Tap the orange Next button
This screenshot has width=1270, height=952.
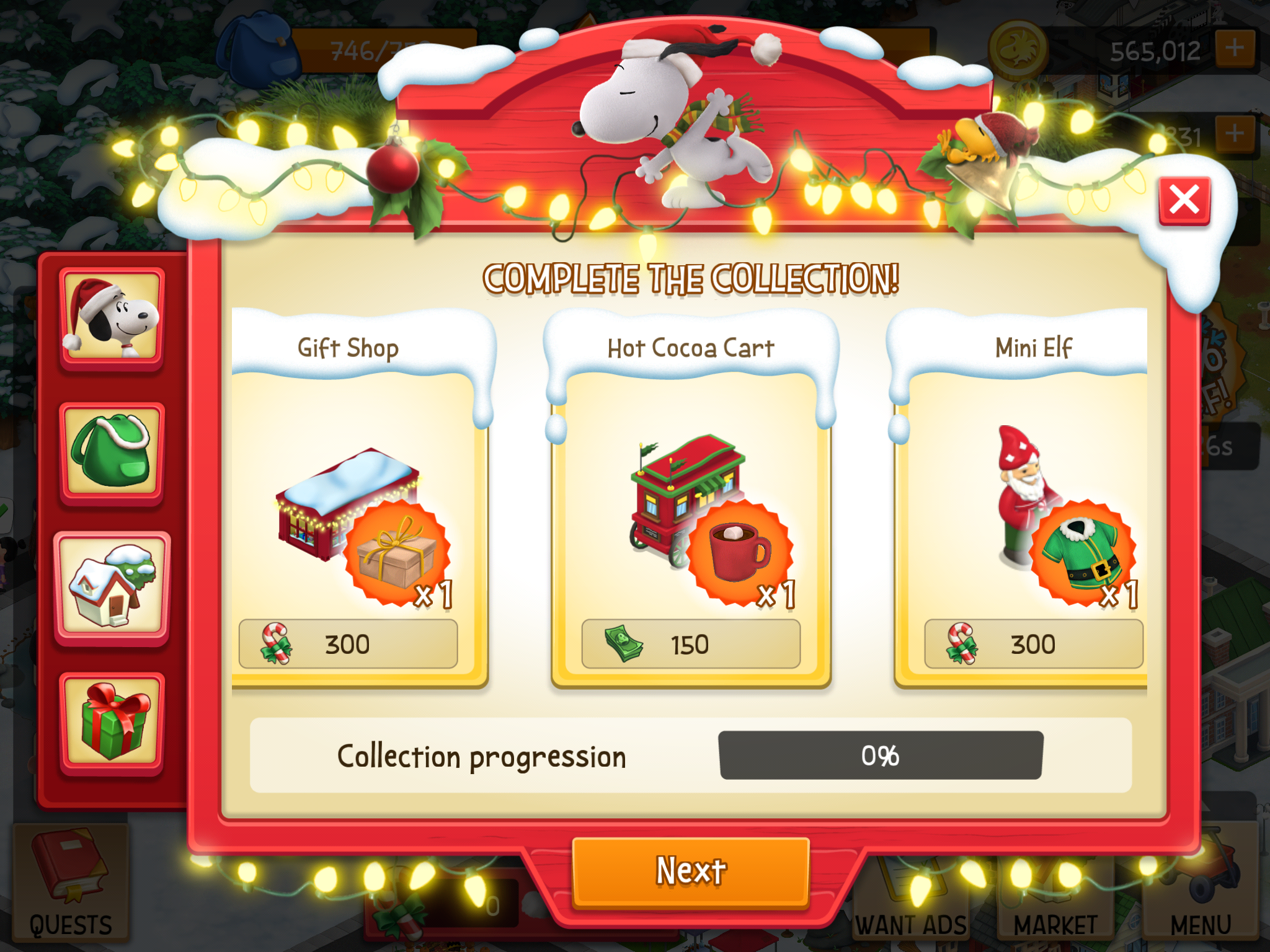tap(690, 871)
